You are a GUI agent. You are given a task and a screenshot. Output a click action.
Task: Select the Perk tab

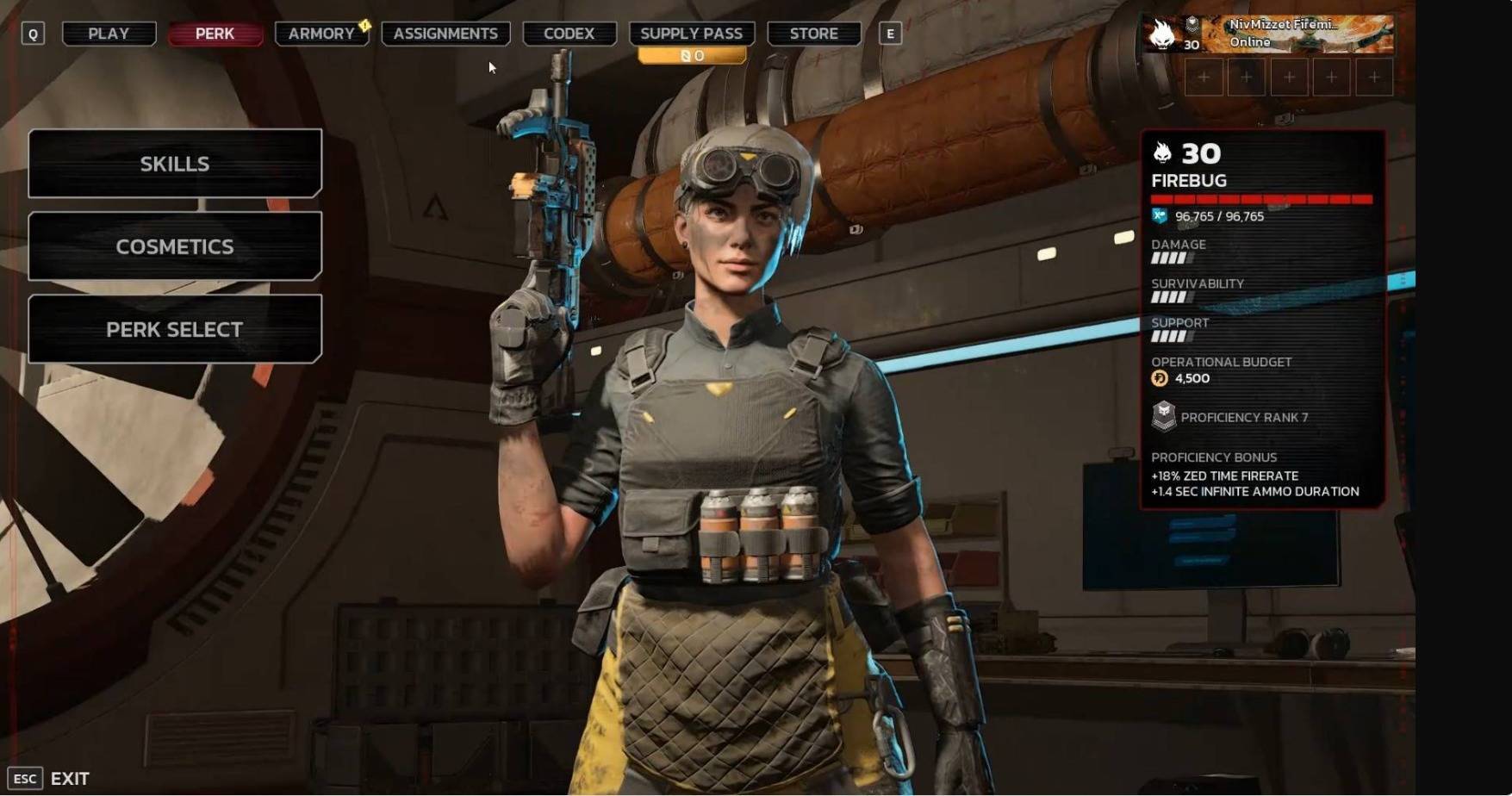[215, 34]
